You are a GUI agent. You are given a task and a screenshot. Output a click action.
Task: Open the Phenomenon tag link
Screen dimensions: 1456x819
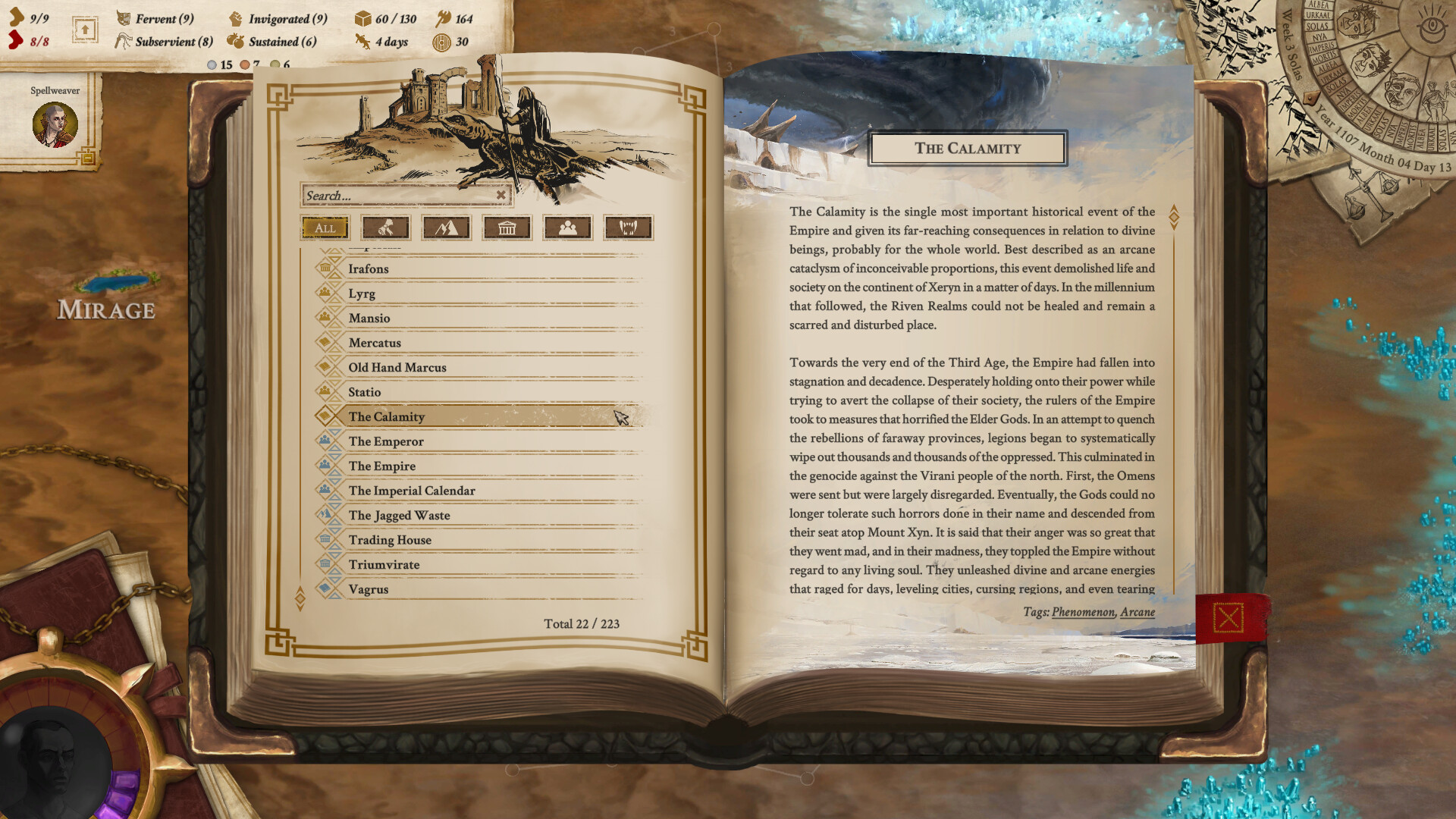pos(1083,612)
